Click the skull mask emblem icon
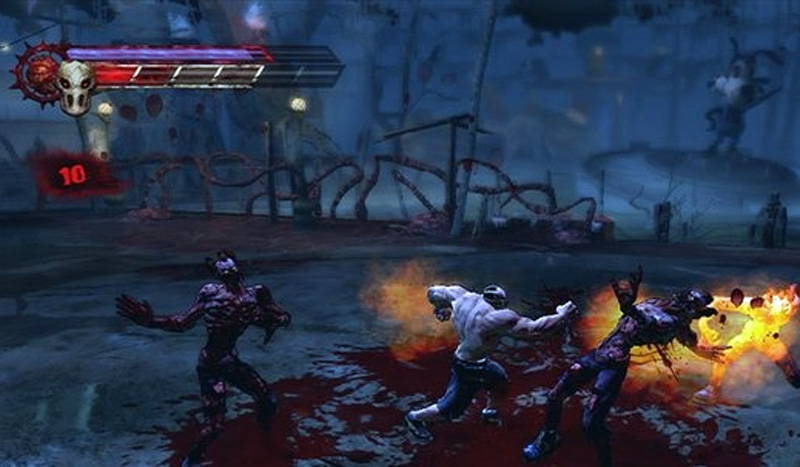The height and width of the screenshot is (467, 800). tap(75, 84)
